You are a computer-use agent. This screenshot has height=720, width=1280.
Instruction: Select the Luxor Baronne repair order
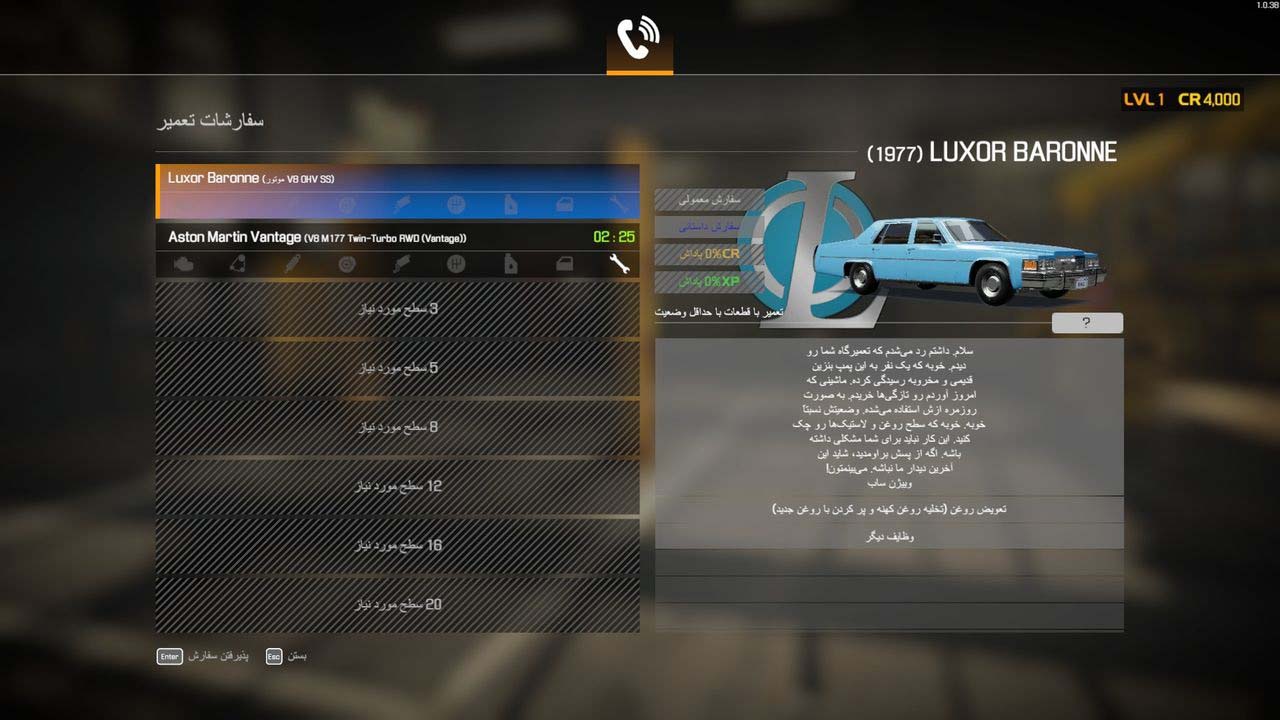point(397,179)
